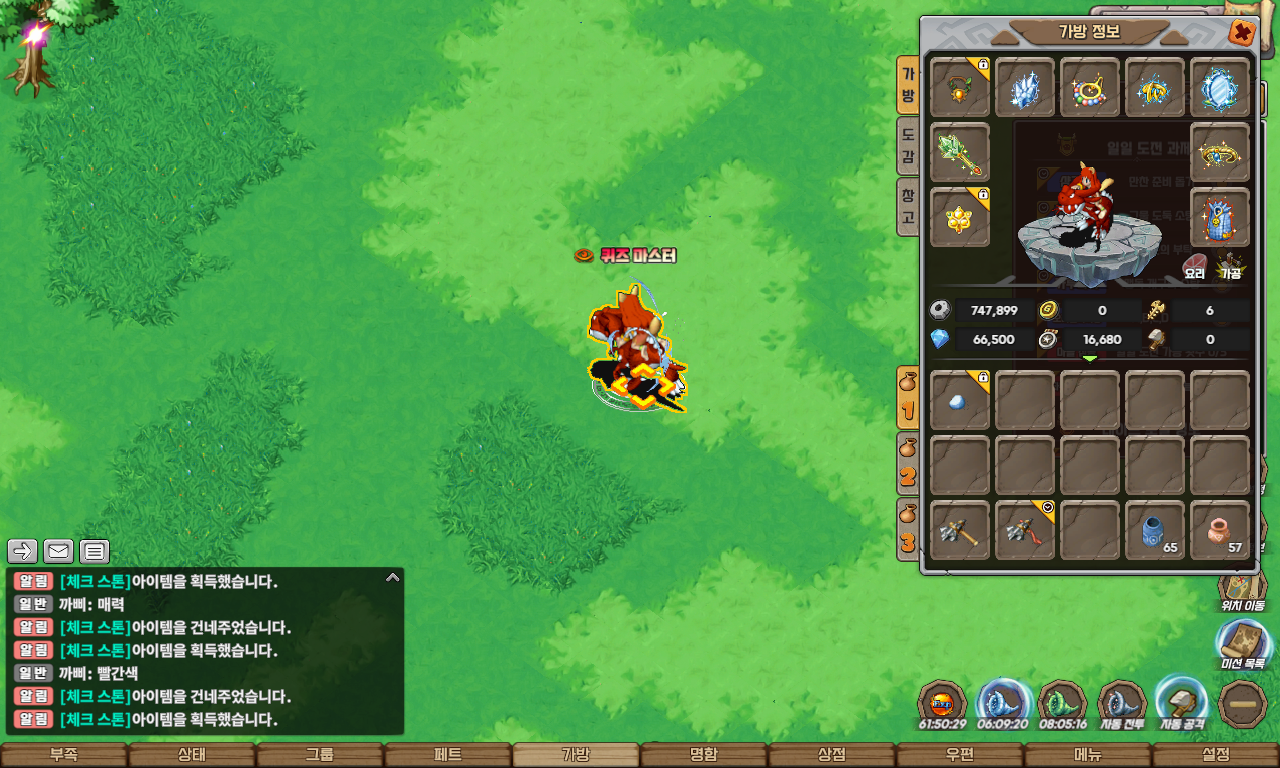Image resolution: width=1280 pixels, height=768 pixels.
Task: Click the equipped green staff weapon slot
Action: point(960,153)
